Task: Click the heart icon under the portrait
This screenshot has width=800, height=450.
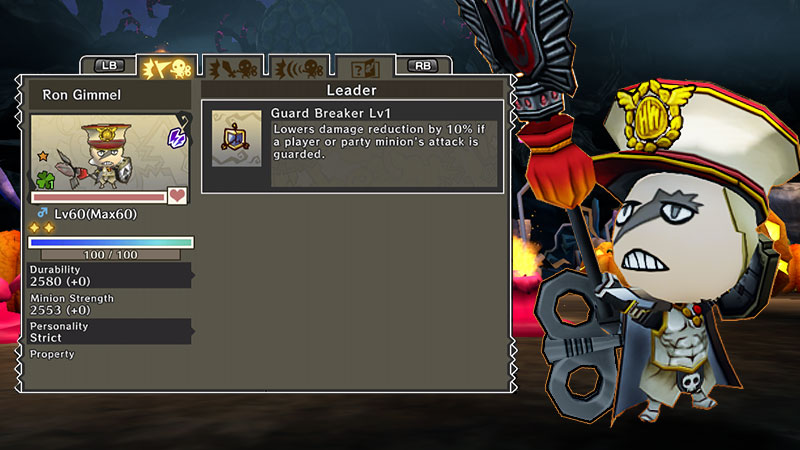Action: (178, 196)
